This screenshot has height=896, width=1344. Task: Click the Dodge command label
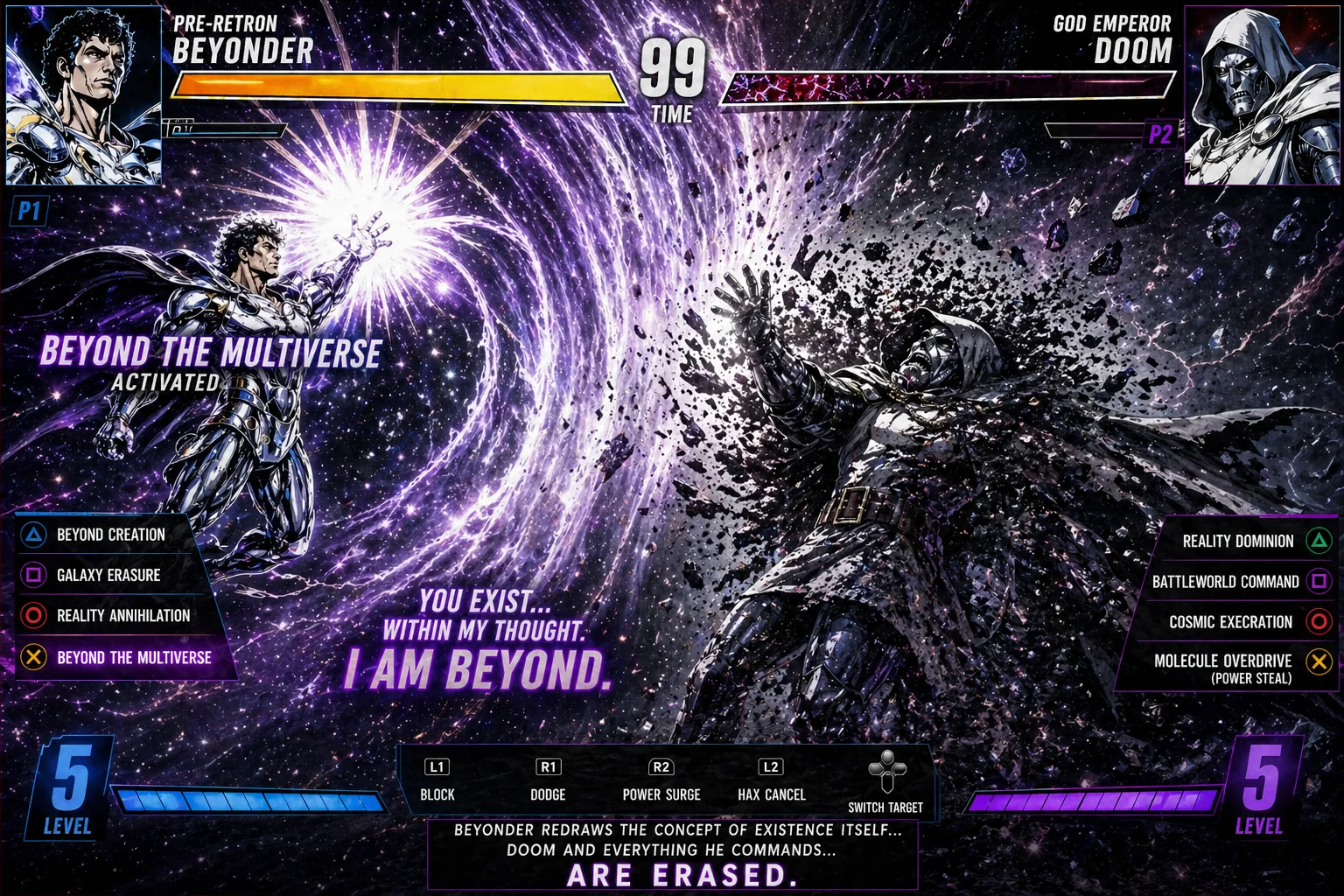549,795
